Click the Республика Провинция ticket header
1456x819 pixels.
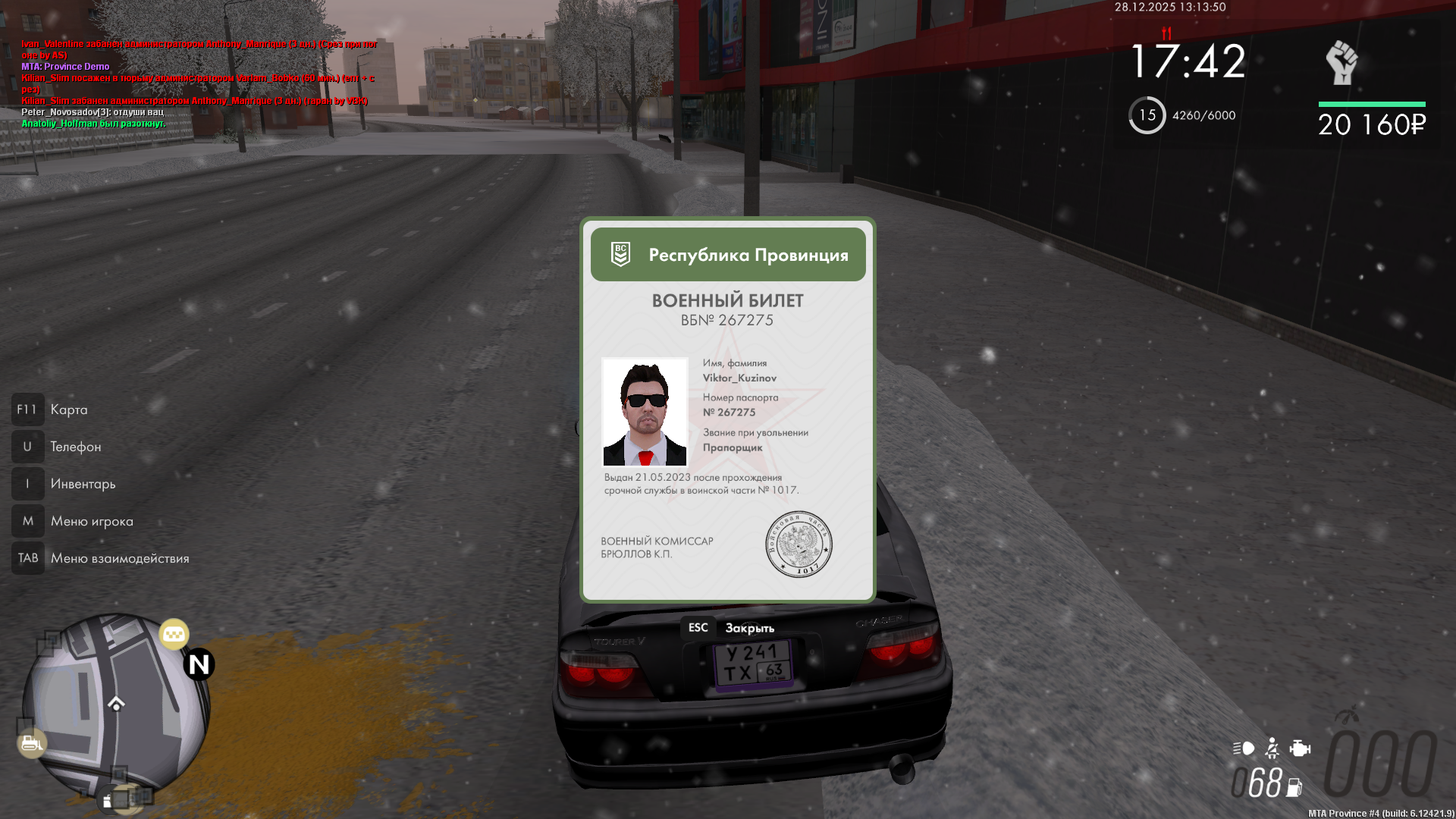728,255
